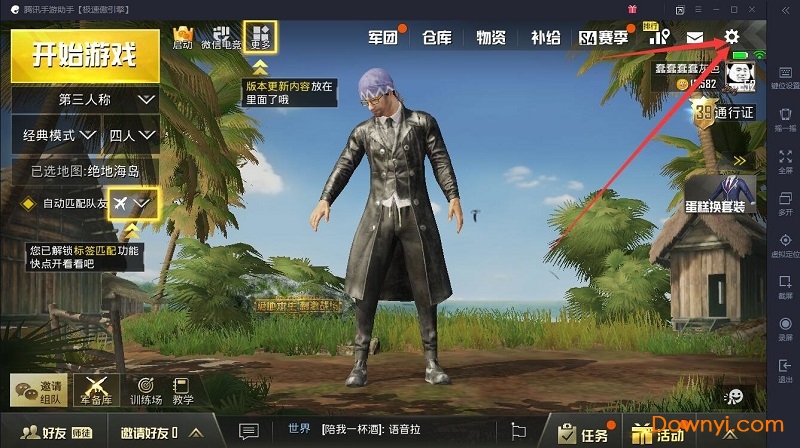
Task: Open the gear settings icon
Action: click(731, 37)
